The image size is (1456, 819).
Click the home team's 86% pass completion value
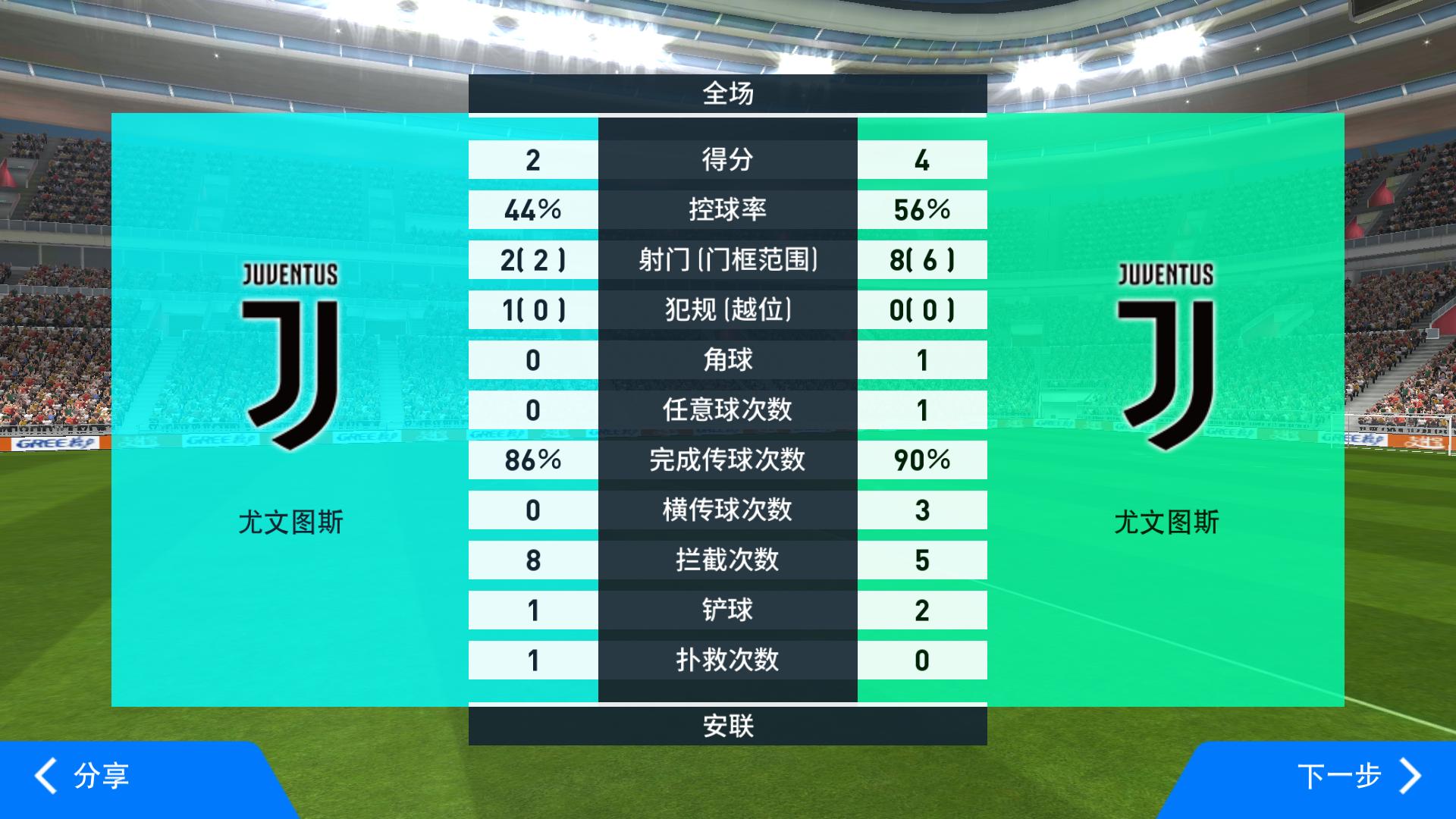click(x=532, y=460)
